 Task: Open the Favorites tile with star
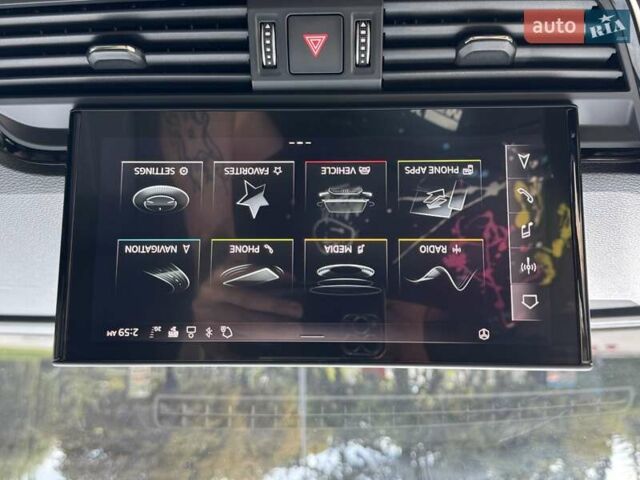[253, 190]
